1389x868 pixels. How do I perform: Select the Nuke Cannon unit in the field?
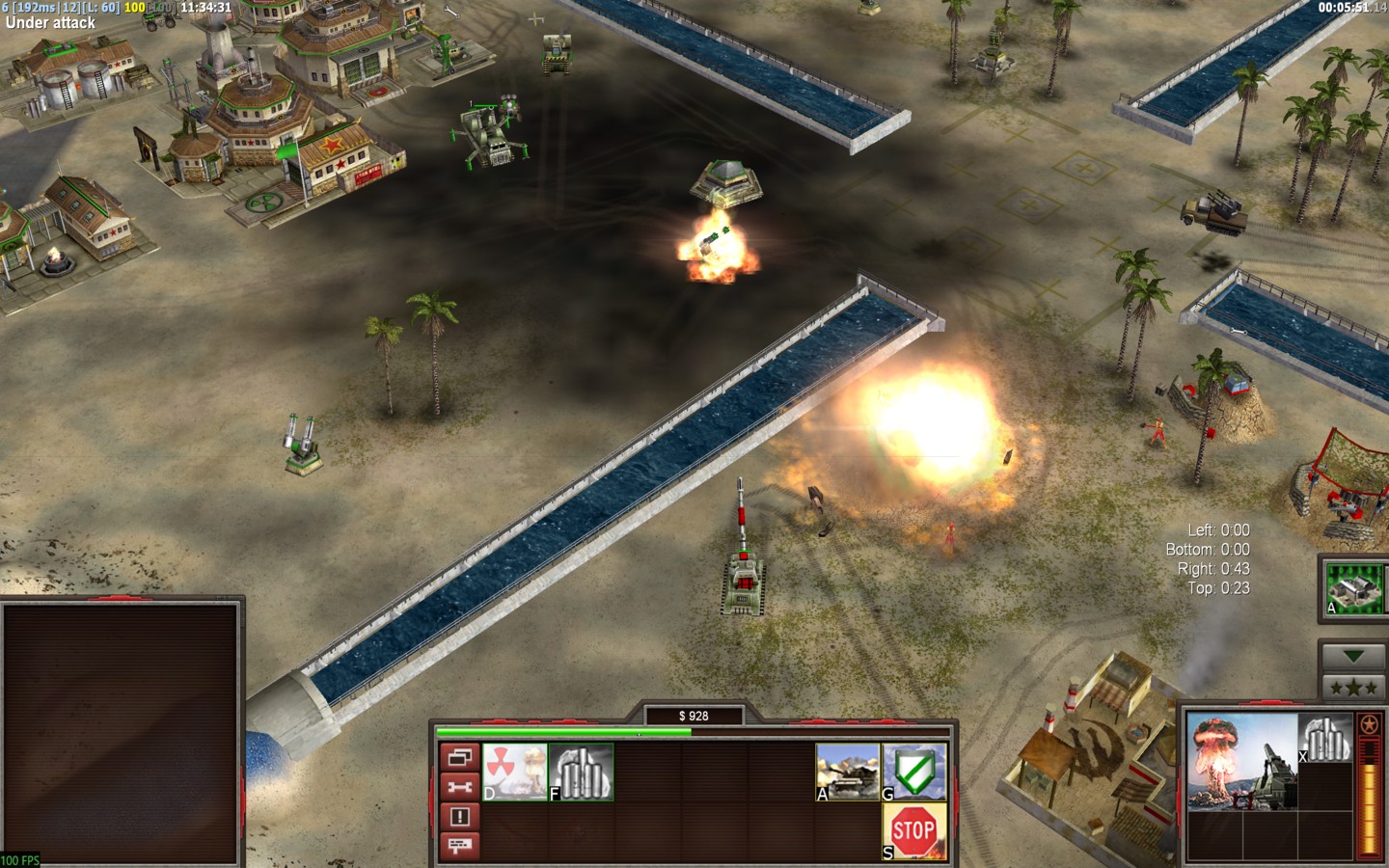point(743,575)
